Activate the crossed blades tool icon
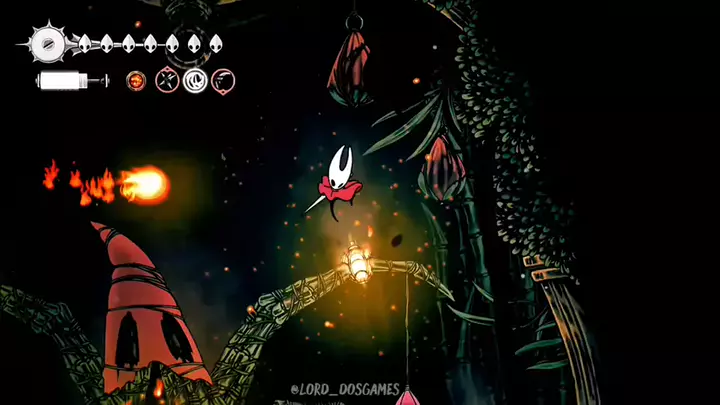The height and width of the screenshot is (405, 720). (167, 81)
